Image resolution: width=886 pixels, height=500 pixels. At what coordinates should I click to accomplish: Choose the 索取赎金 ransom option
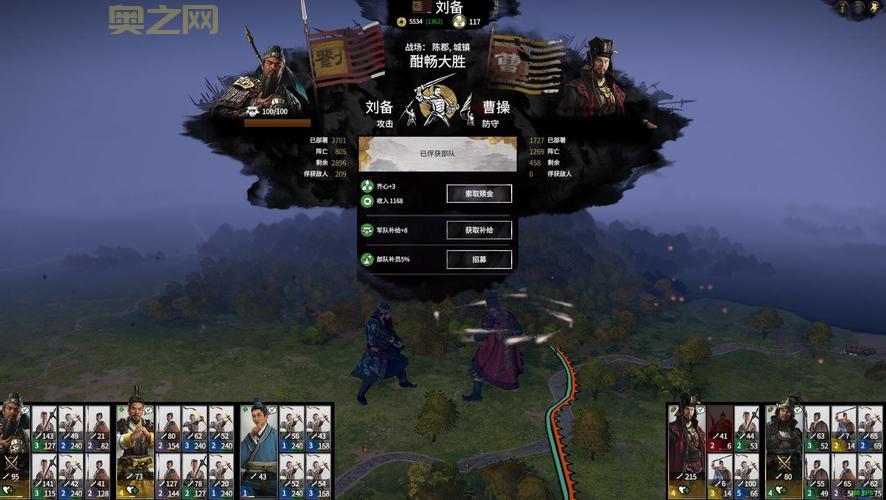click(479, 193)
